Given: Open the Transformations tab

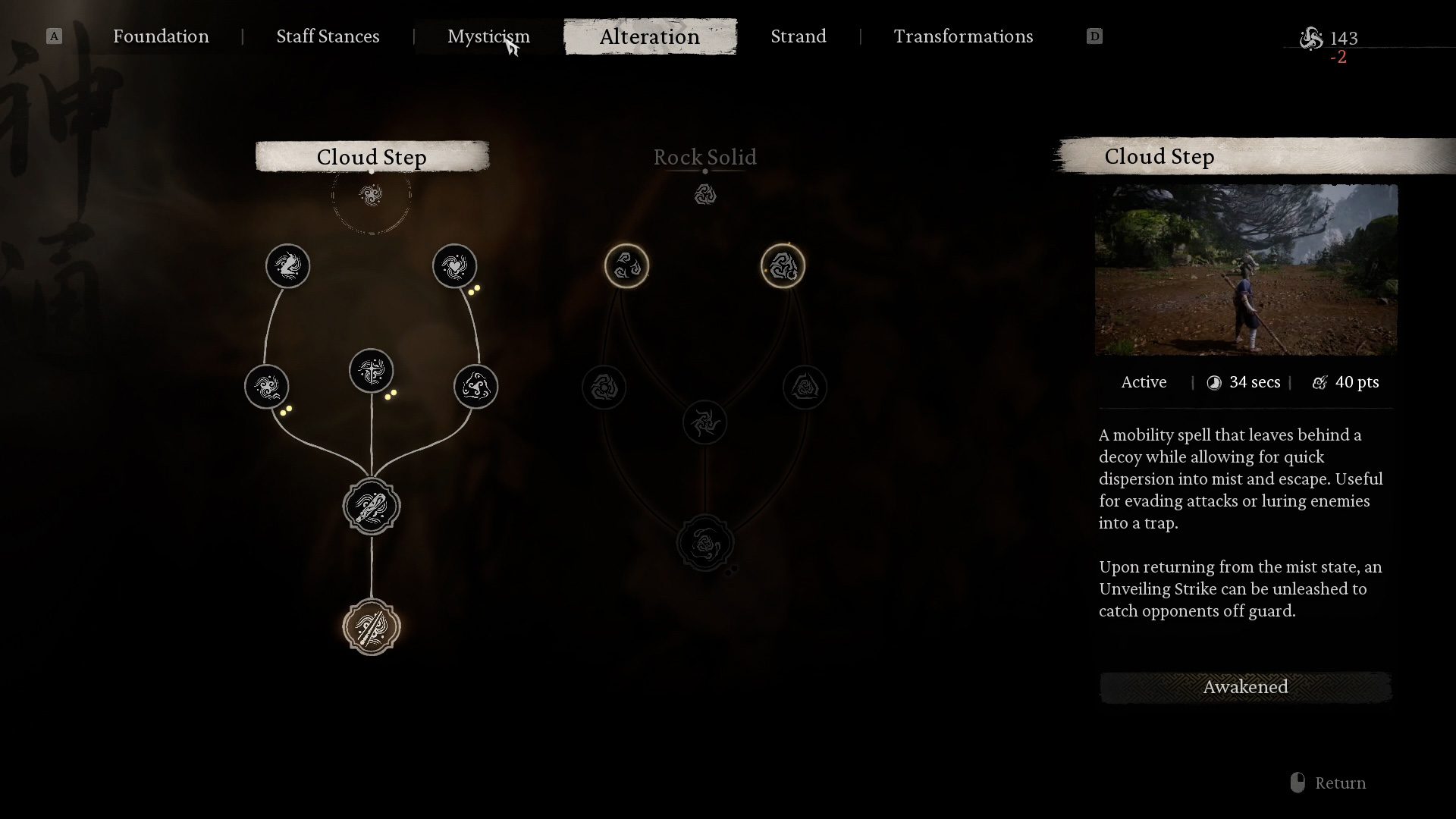Looking at the screenshot, I should 963,36.
